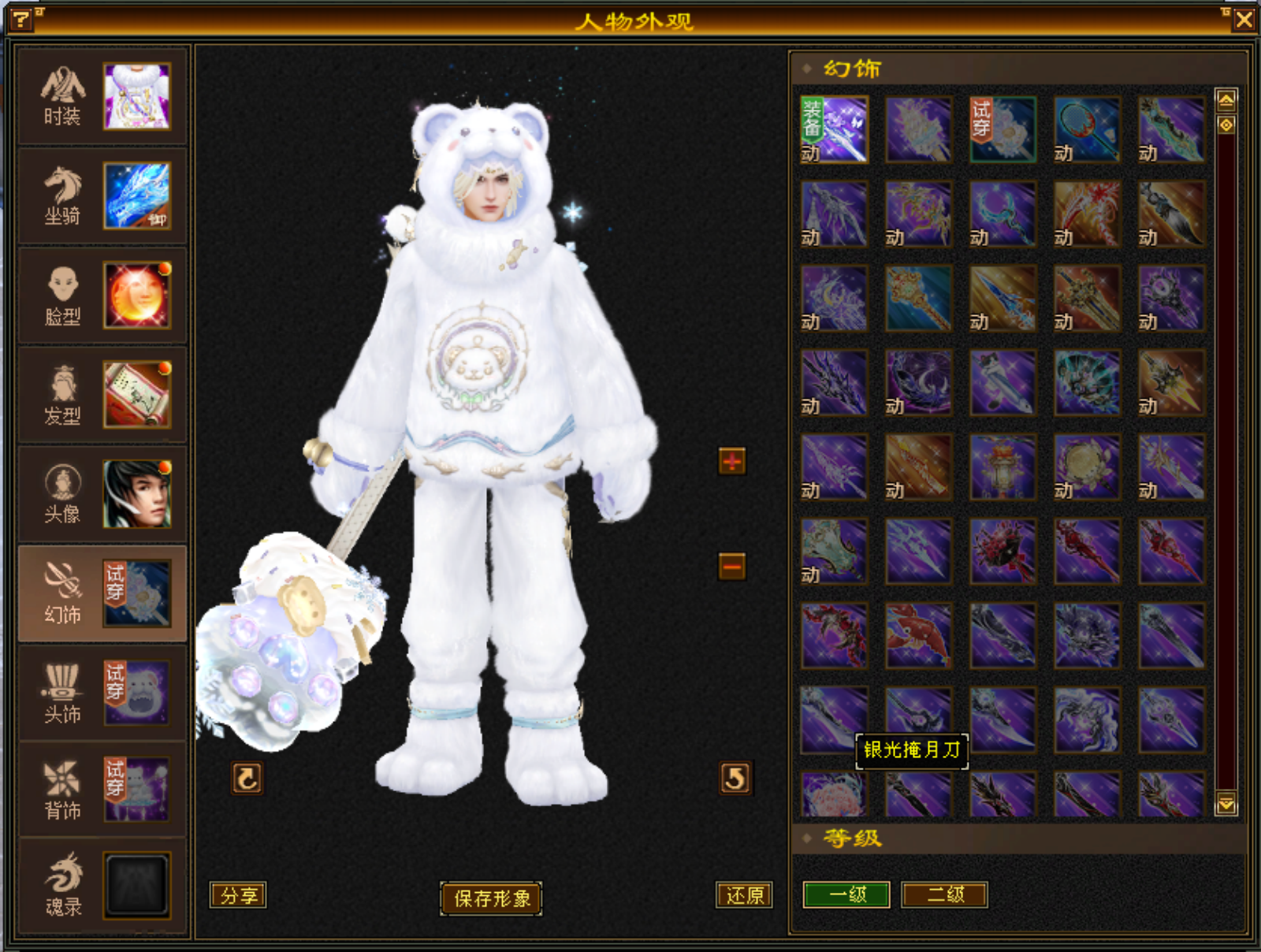Viewport: 1261px width, 952px height.
Task: Restore appearance with the 还原 button
Action: click(x=744, y=895)
